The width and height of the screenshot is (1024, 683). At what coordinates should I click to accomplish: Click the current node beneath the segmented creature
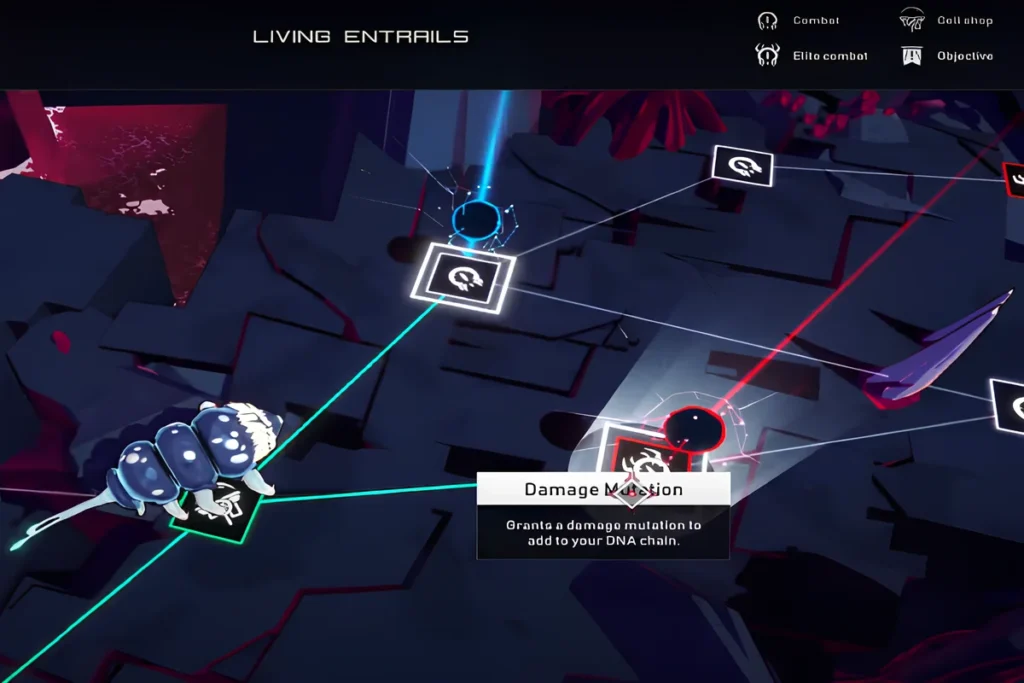(215, 509)
